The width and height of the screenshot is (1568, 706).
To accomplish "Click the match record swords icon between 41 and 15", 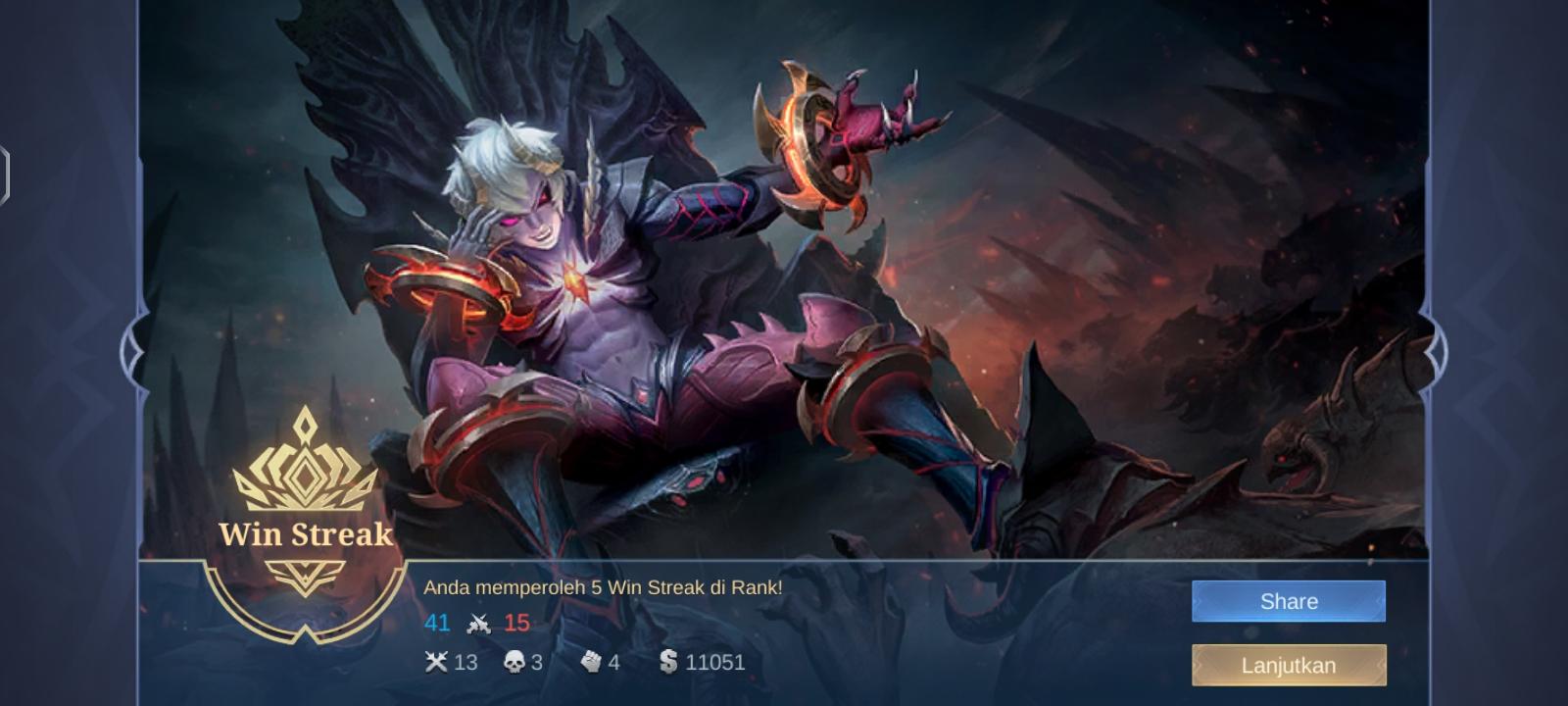I will coord(477,623).
